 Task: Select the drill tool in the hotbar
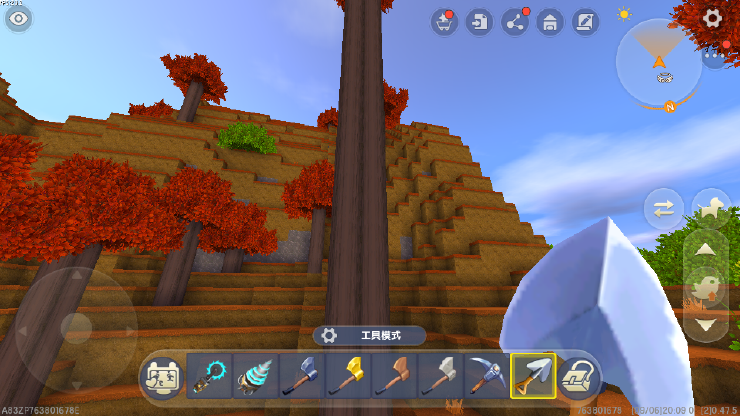click(253, 376)
